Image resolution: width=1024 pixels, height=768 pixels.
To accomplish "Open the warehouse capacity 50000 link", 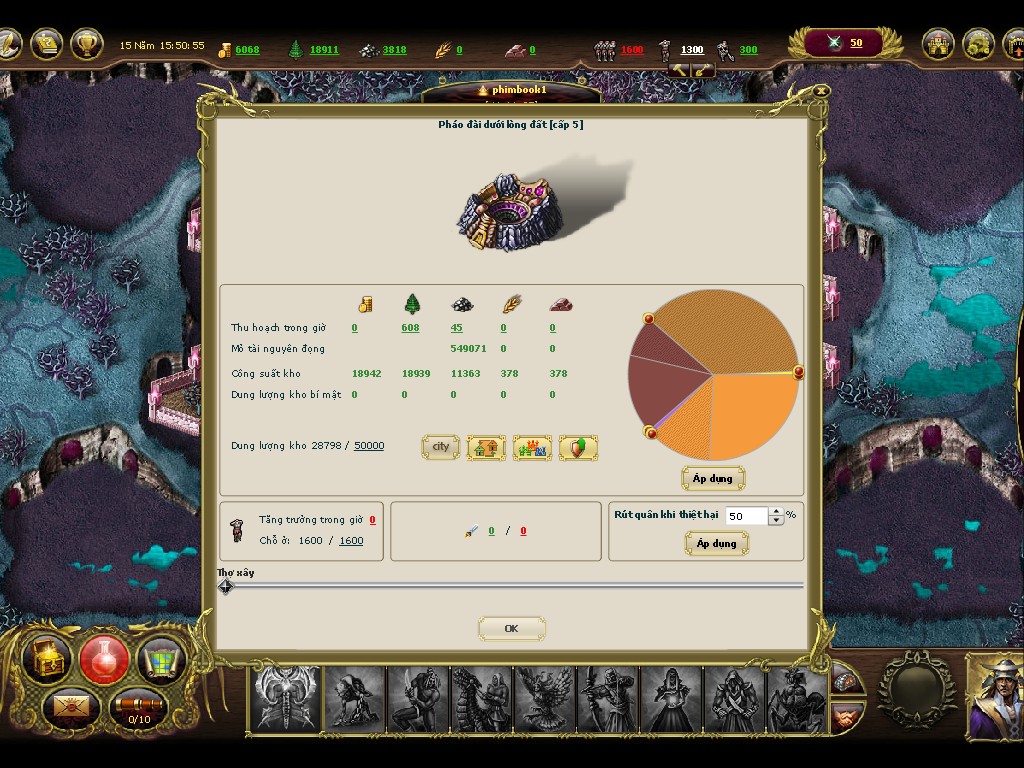I will pyautogui.click(x=369, y=446).
